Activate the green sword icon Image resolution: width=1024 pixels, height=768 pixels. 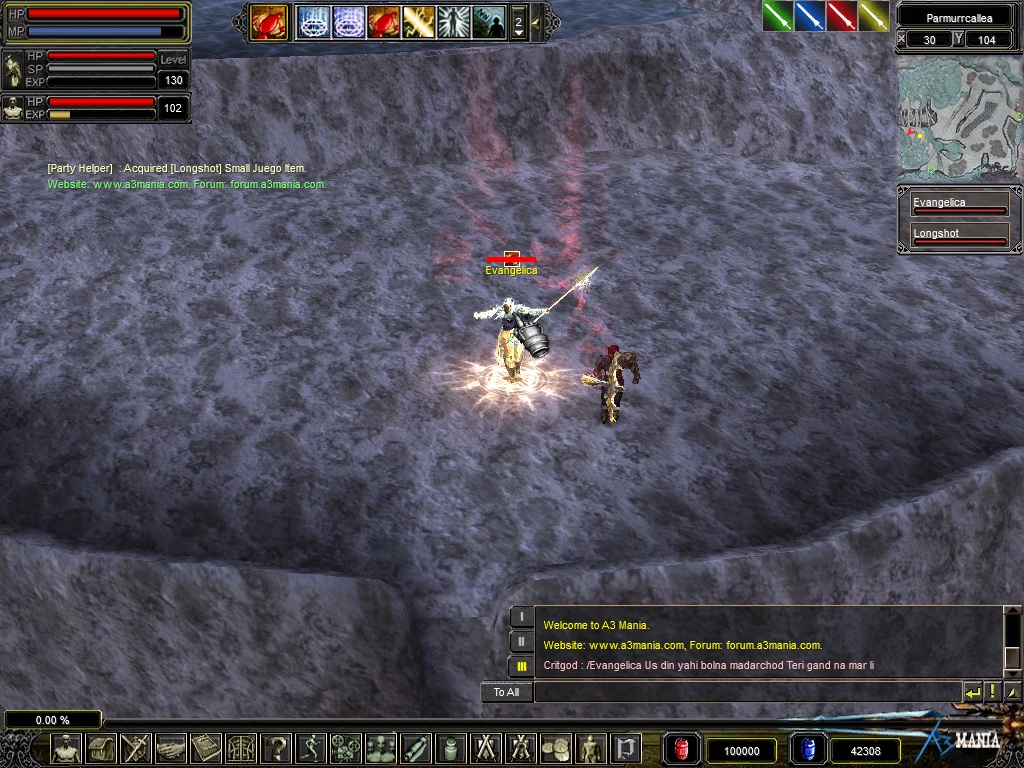pos(778,16)
